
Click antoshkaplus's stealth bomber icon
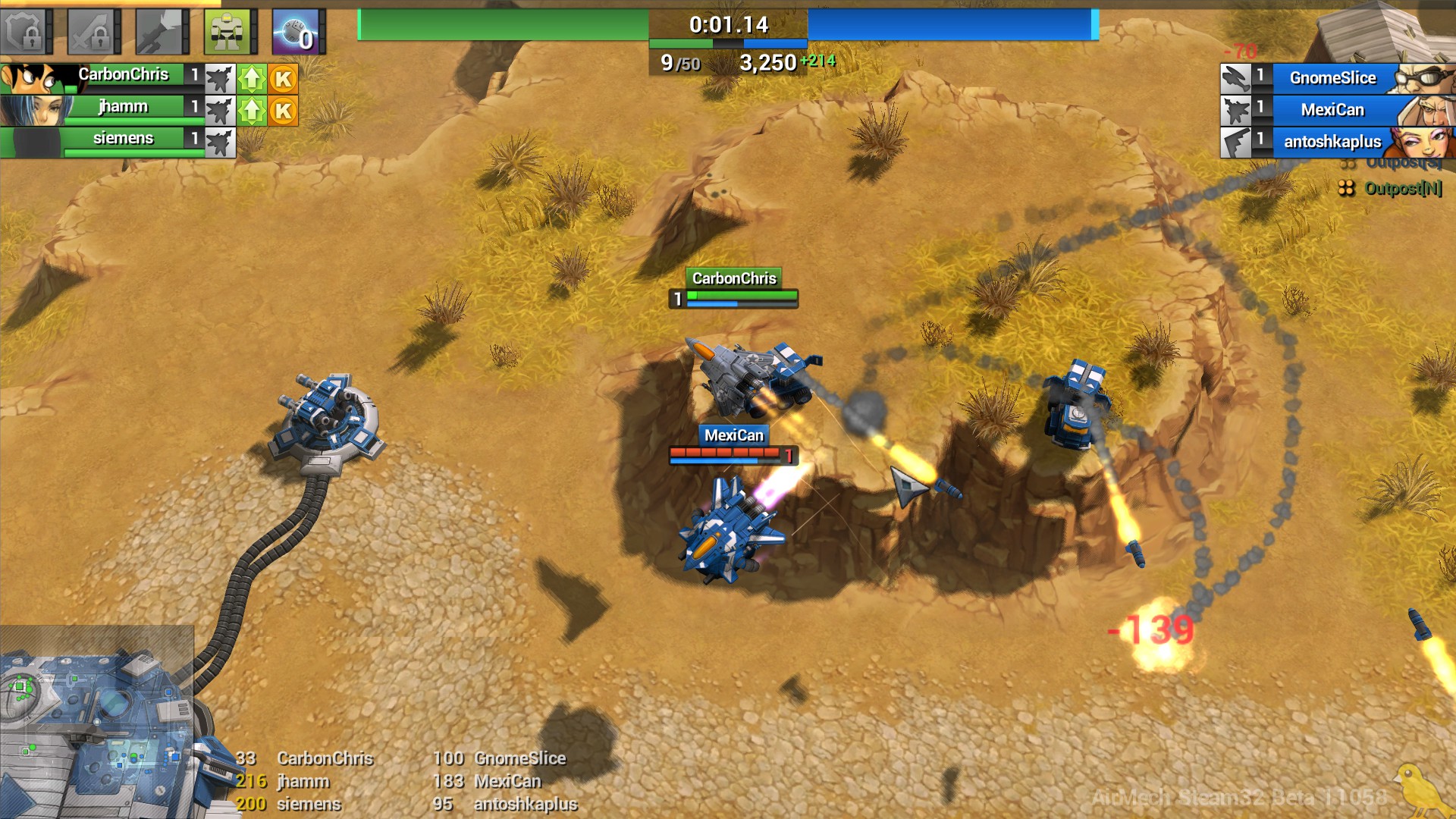tap(1238, 142)
